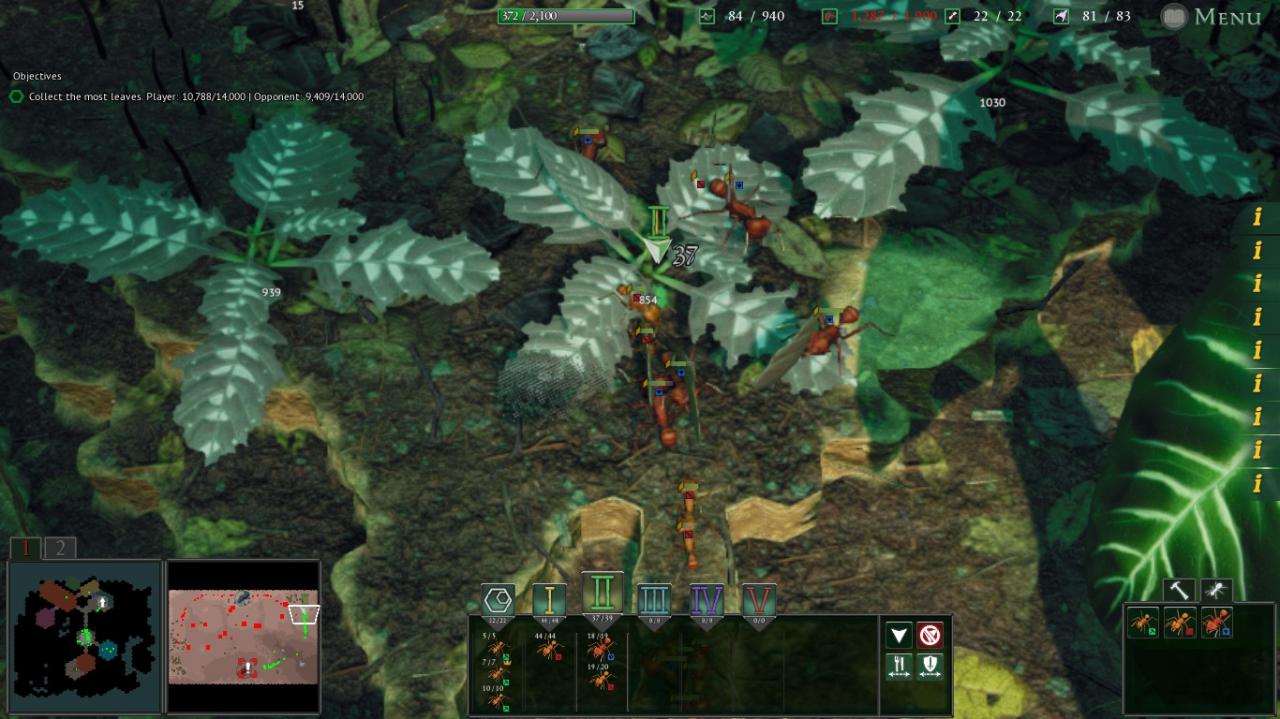Choose the ant with green badge
This screenshot has width=1280, height=719.
[x=1143, y=623]
